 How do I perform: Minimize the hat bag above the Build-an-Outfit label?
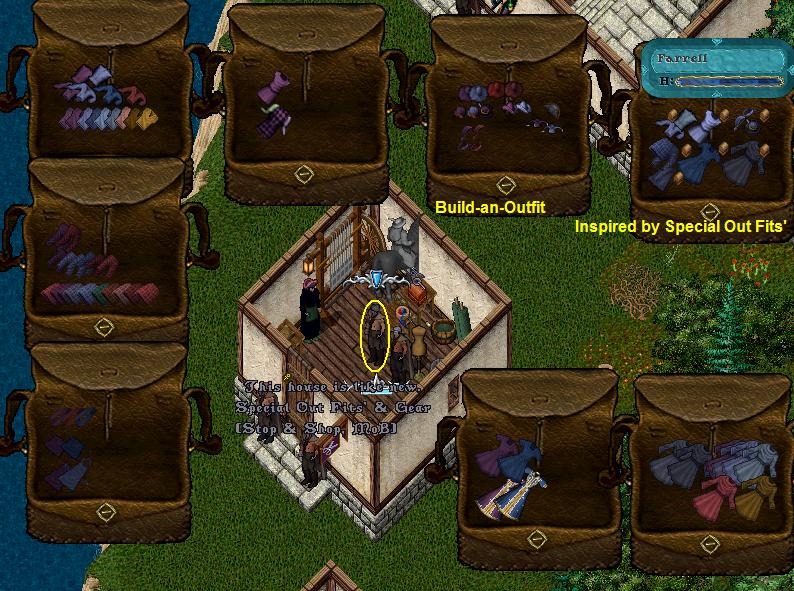[506, 185]
